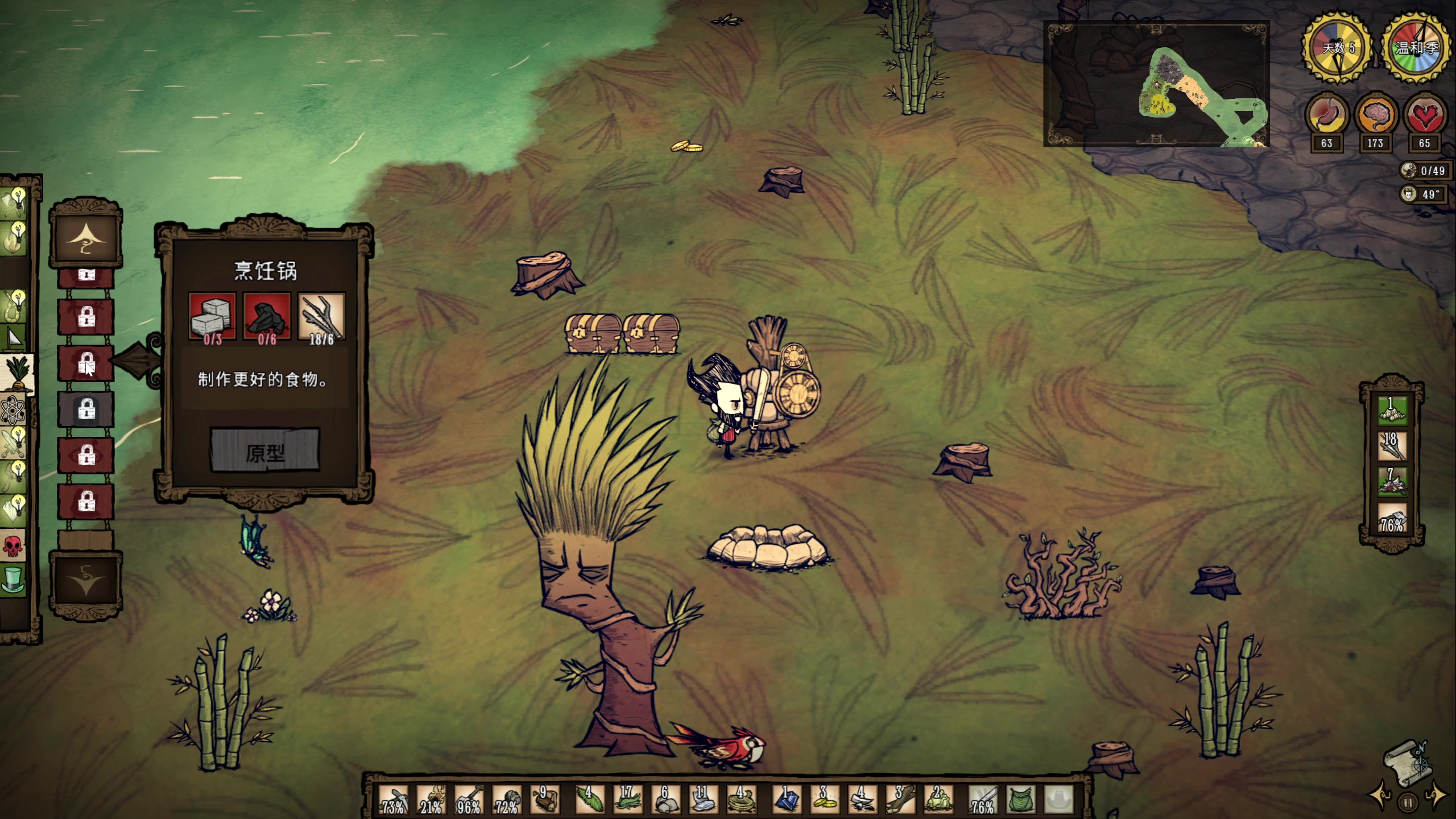Open the nautical sailboat crafting tab
1456x819 pixels.
coord(14,338)
